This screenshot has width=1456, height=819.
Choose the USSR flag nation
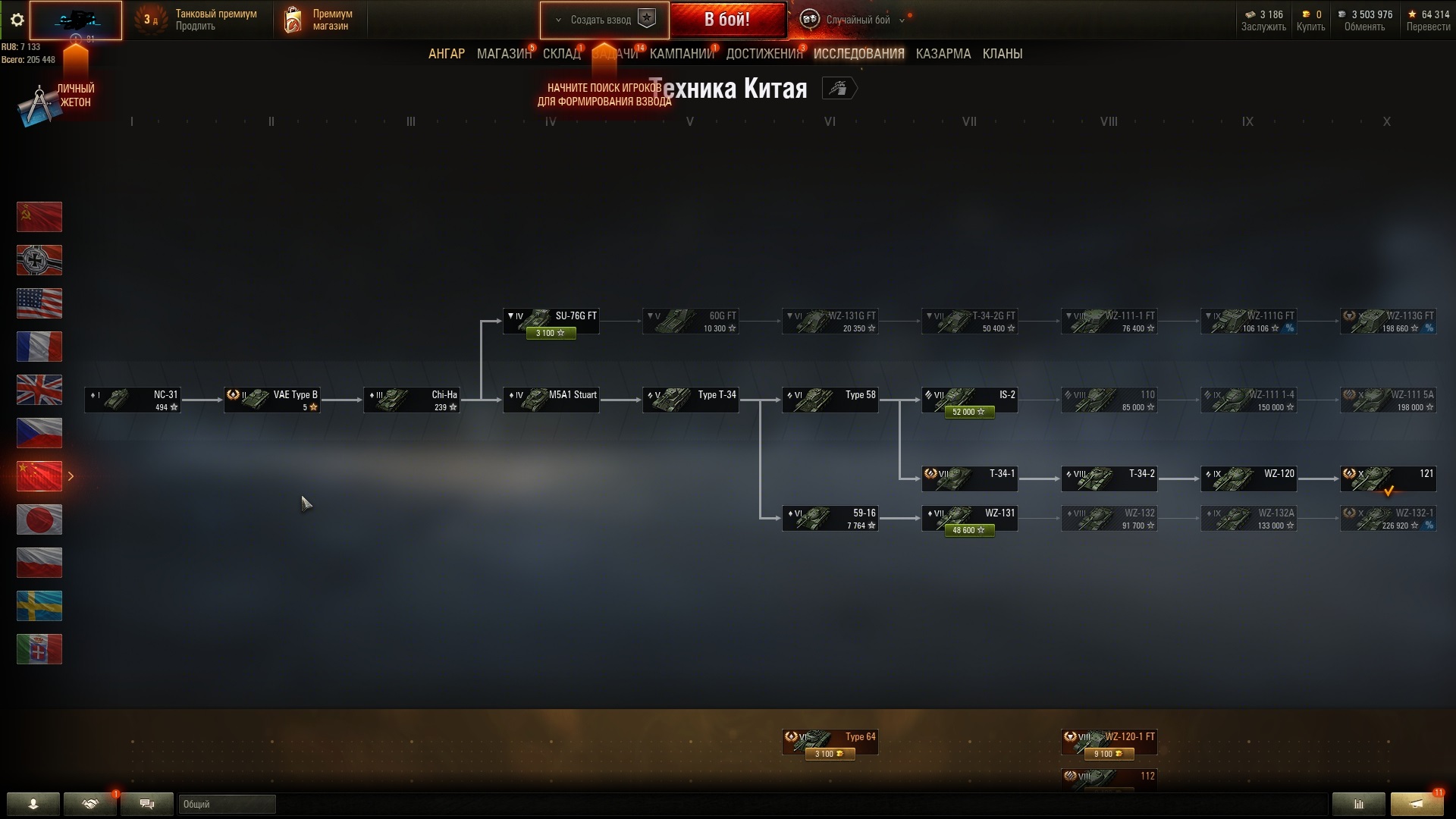[39, 217]
